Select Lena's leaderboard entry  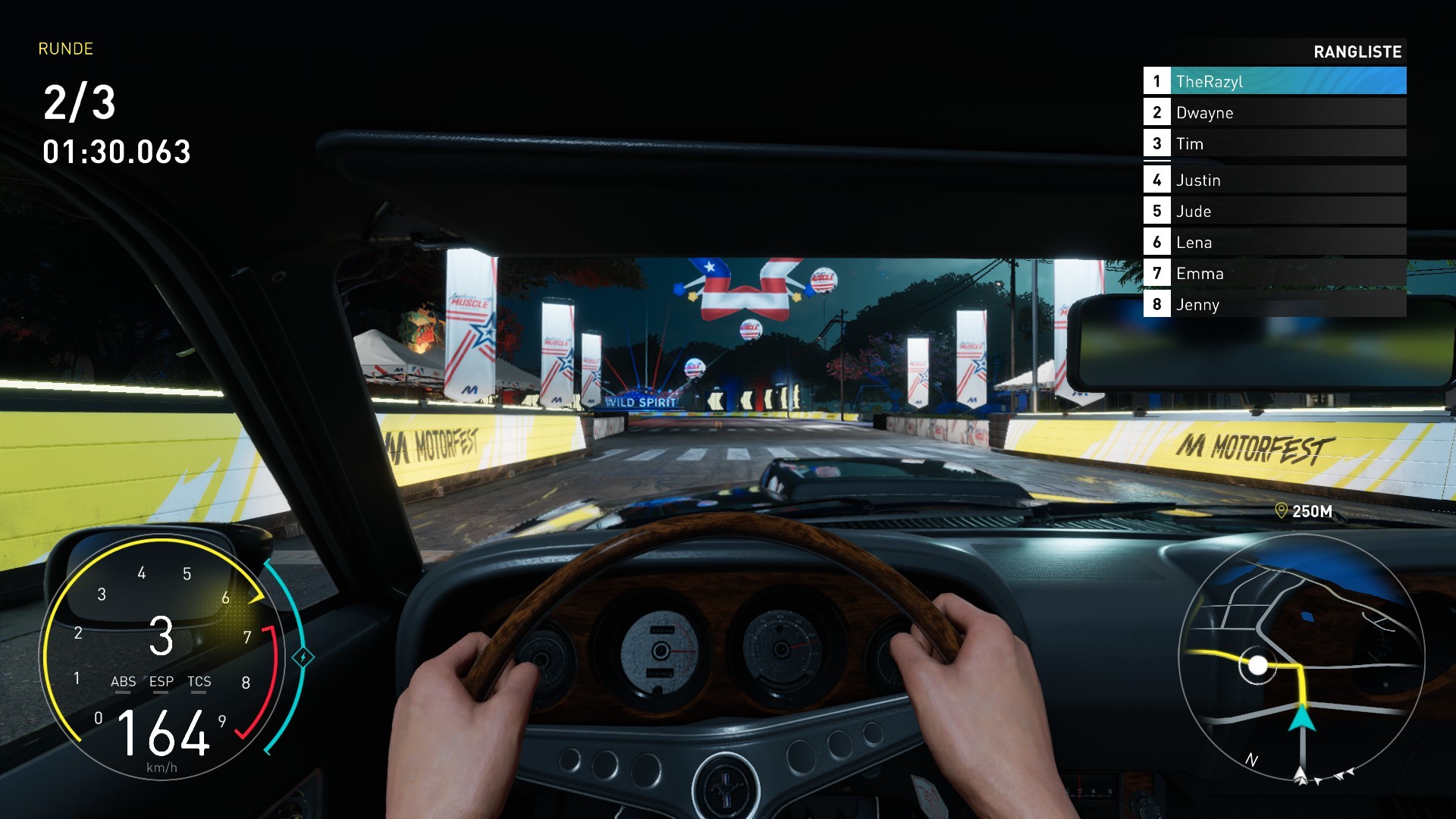pyautogui.click(x=1274, y=242)
